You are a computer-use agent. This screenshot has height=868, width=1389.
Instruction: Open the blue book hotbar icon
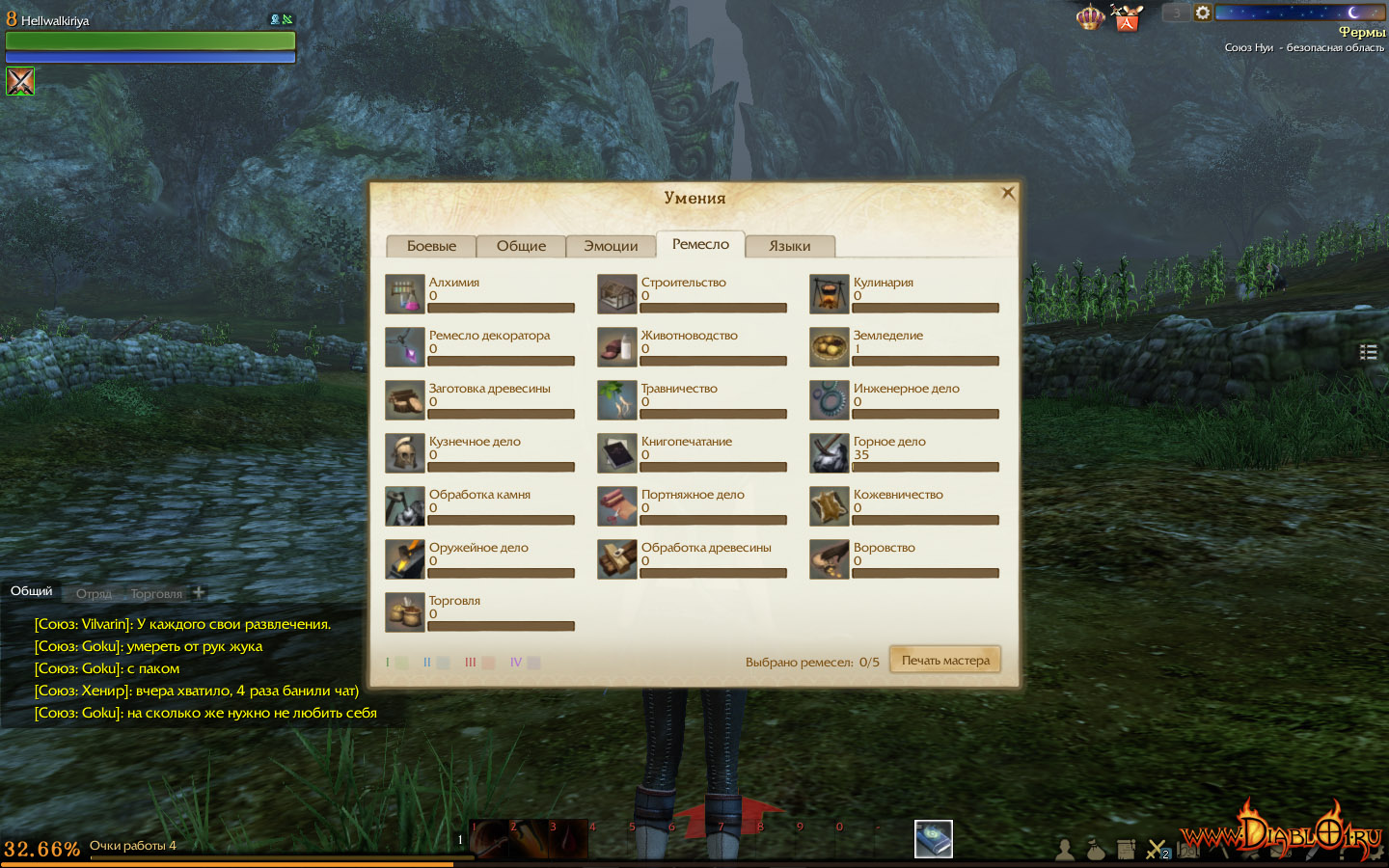933,839
